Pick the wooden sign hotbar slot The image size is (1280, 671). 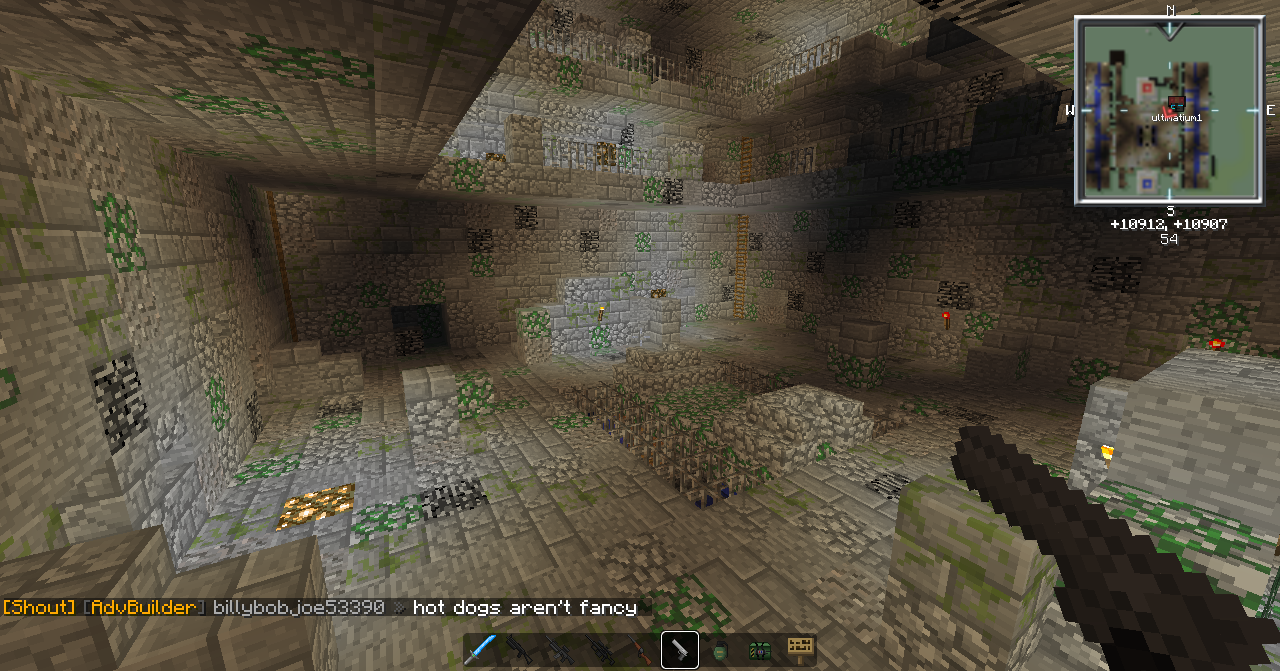point(799,650)
